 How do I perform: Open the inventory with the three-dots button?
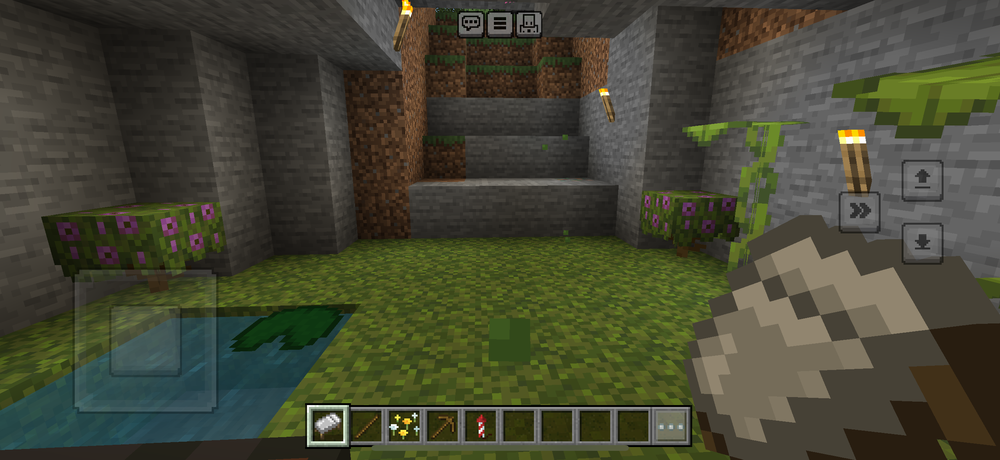[671, 426]
